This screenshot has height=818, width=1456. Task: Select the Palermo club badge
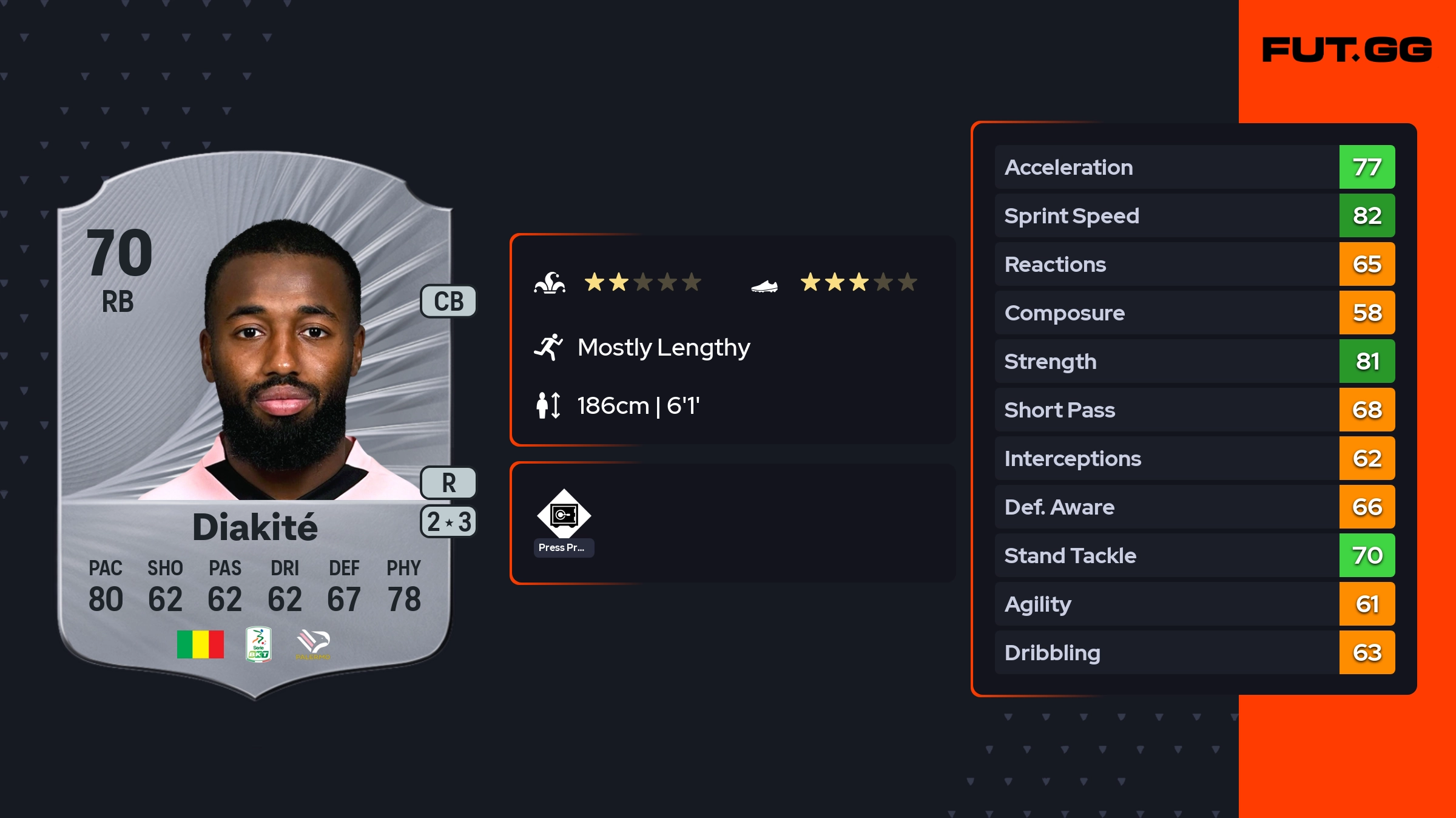pos(313,644)
